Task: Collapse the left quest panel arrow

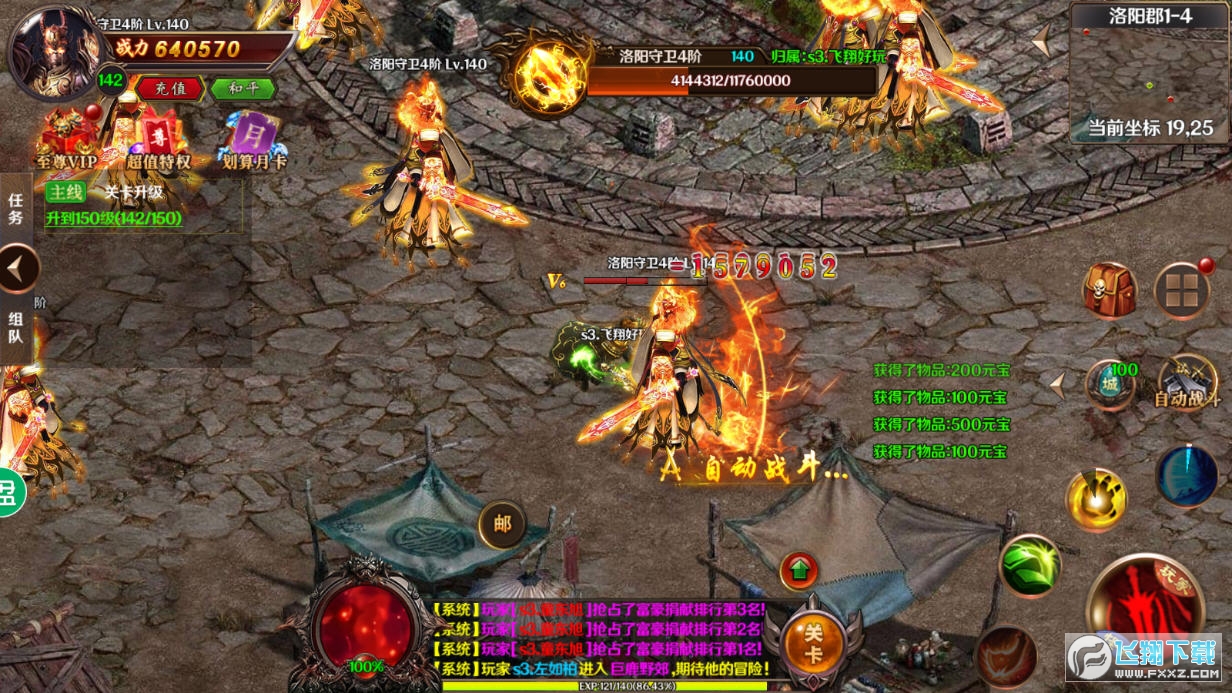Action: click(19, 268)
